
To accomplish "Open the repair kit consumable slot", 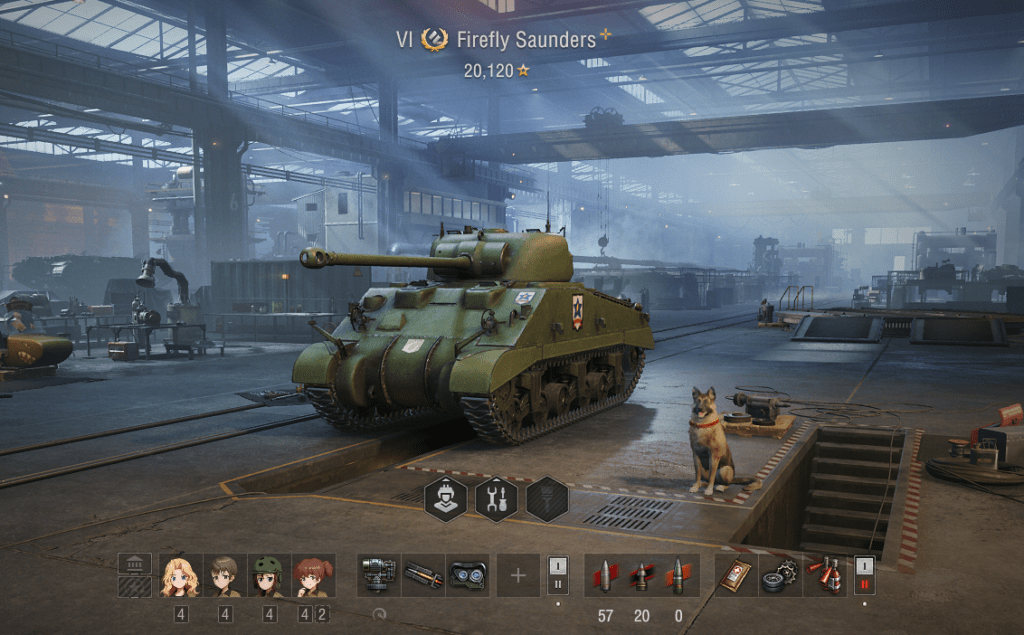I will click(780, 576).
